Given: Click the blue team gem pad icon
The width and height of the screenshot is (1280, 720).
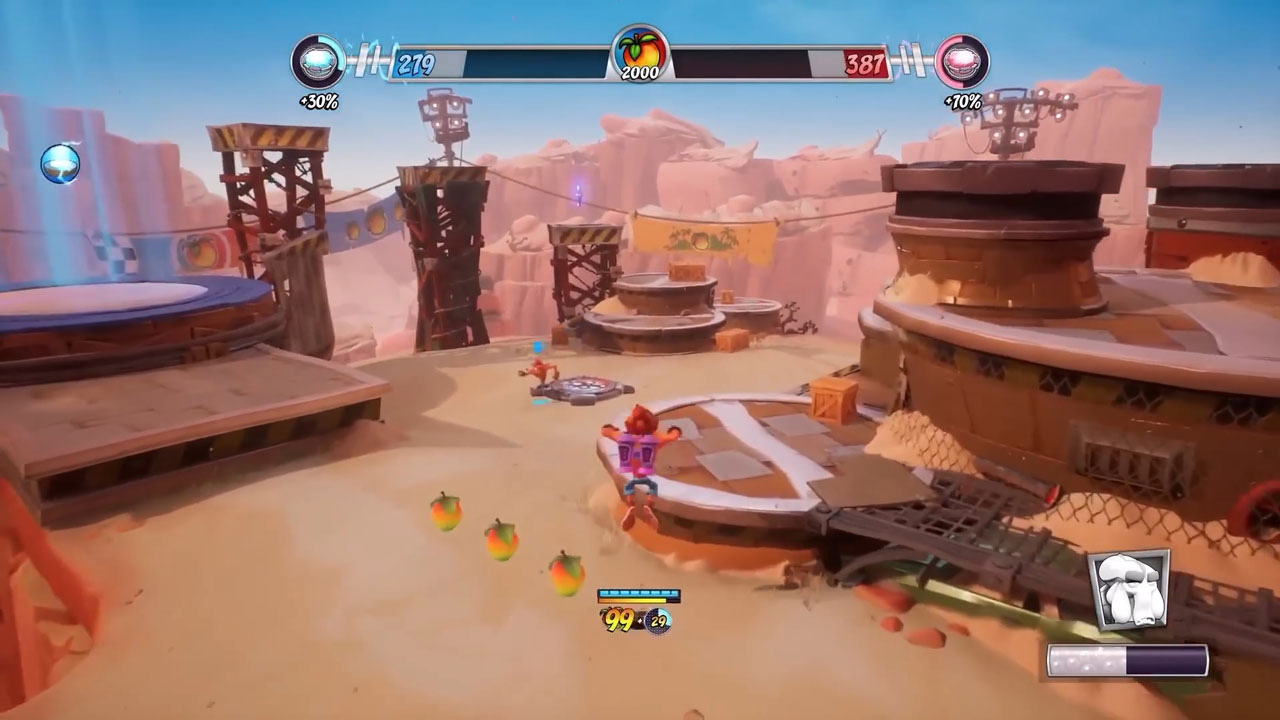Looking at the screenshot, I should pyautogui.click(x=318, y=62).
